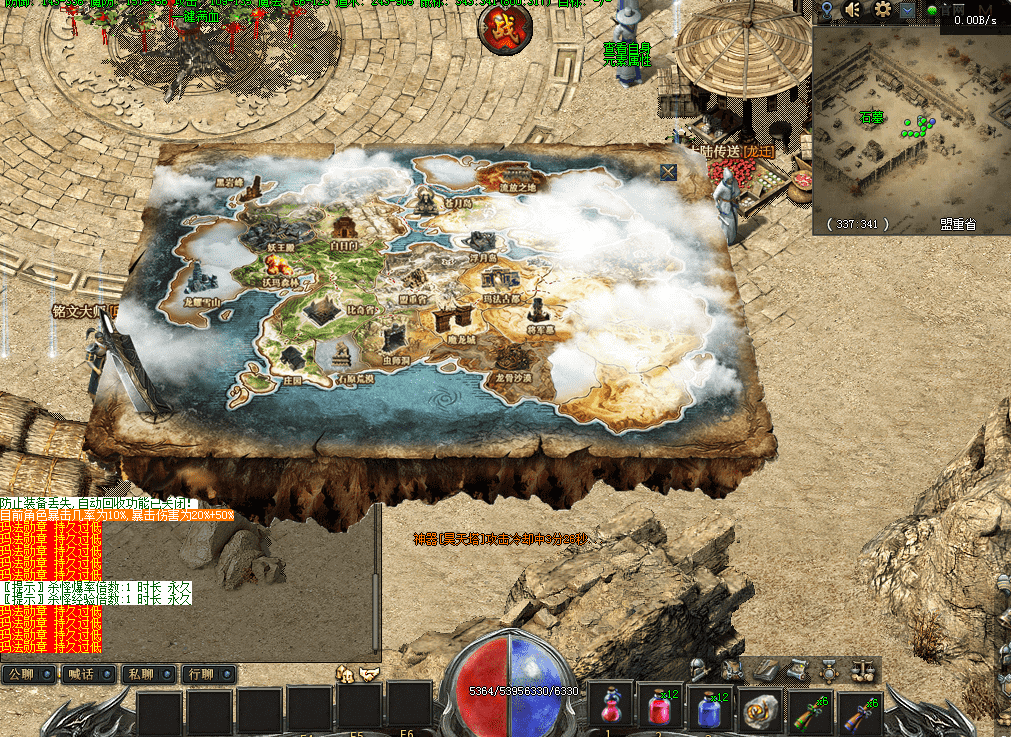Viewport: 1011px width, 737px height.
Task: Expand the blue dropdown arrow above minimap
Action: point(906,10)
